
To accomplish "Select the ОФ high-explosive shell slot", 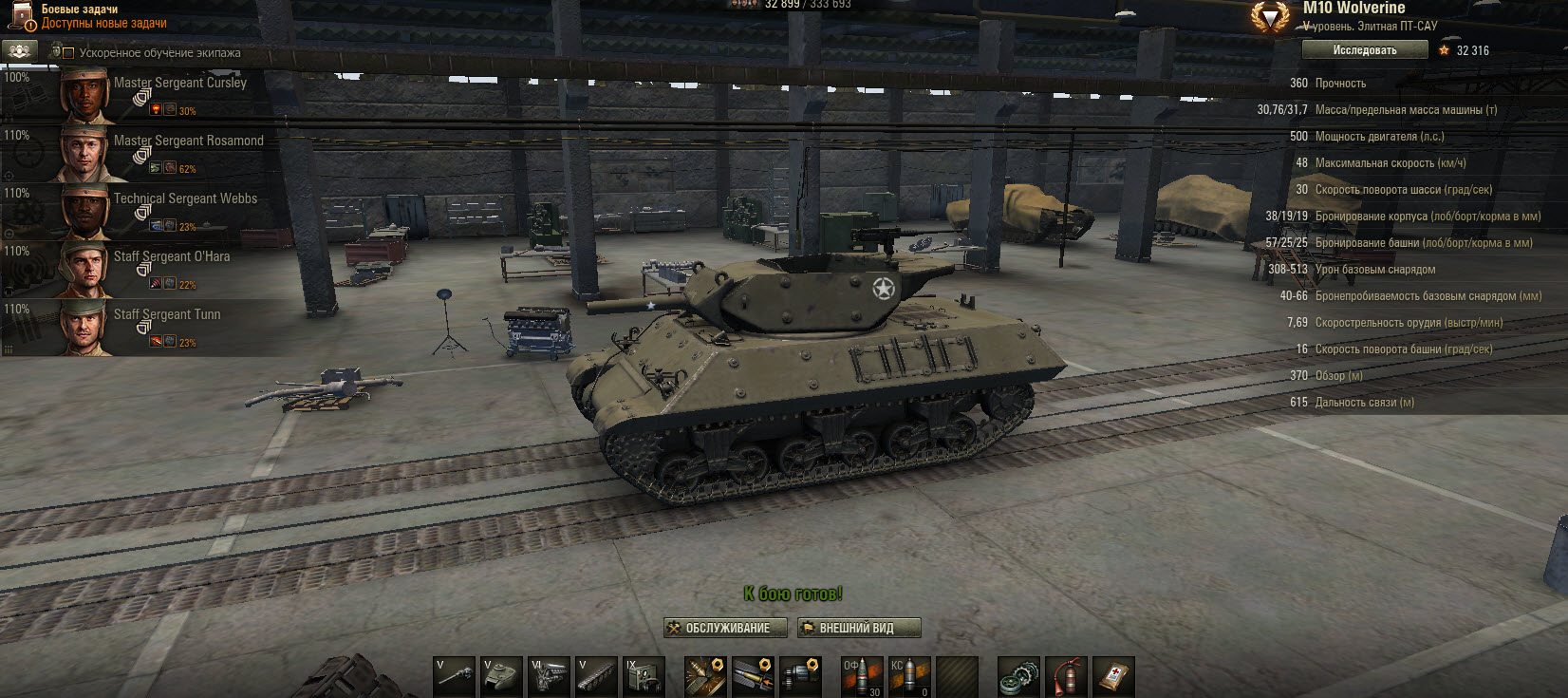I will pos(861,676).
